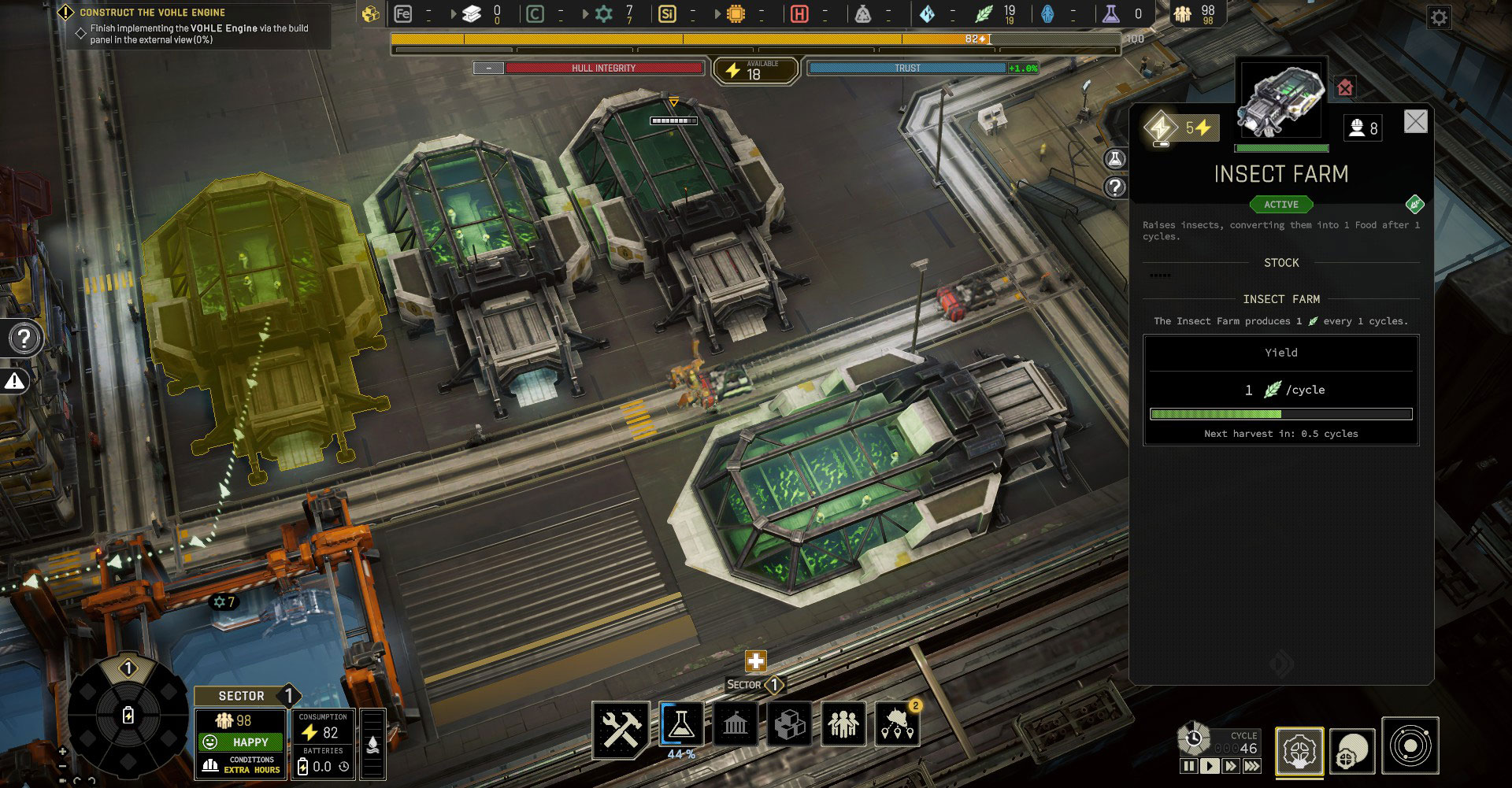Open the population group menu
The width and height of the screenshot is (1512, 788).
pos(843,724)
